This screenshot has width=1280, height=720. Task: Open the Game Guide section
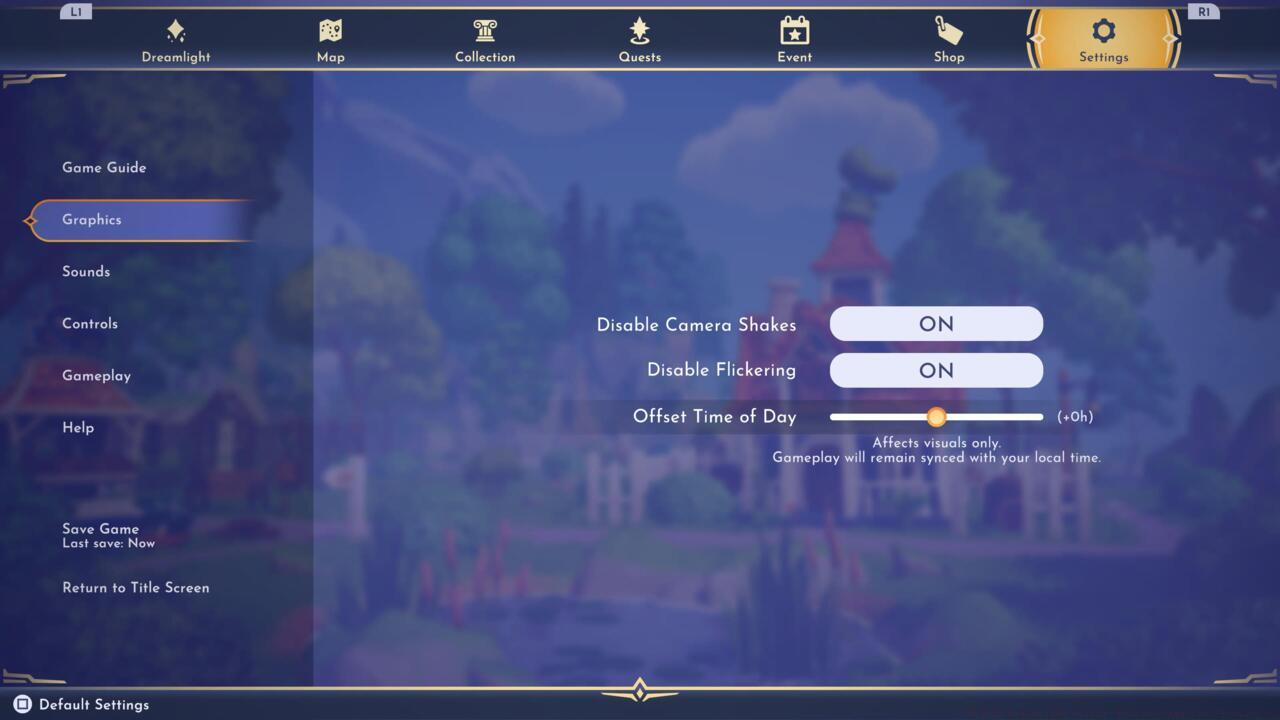point(104,167)
